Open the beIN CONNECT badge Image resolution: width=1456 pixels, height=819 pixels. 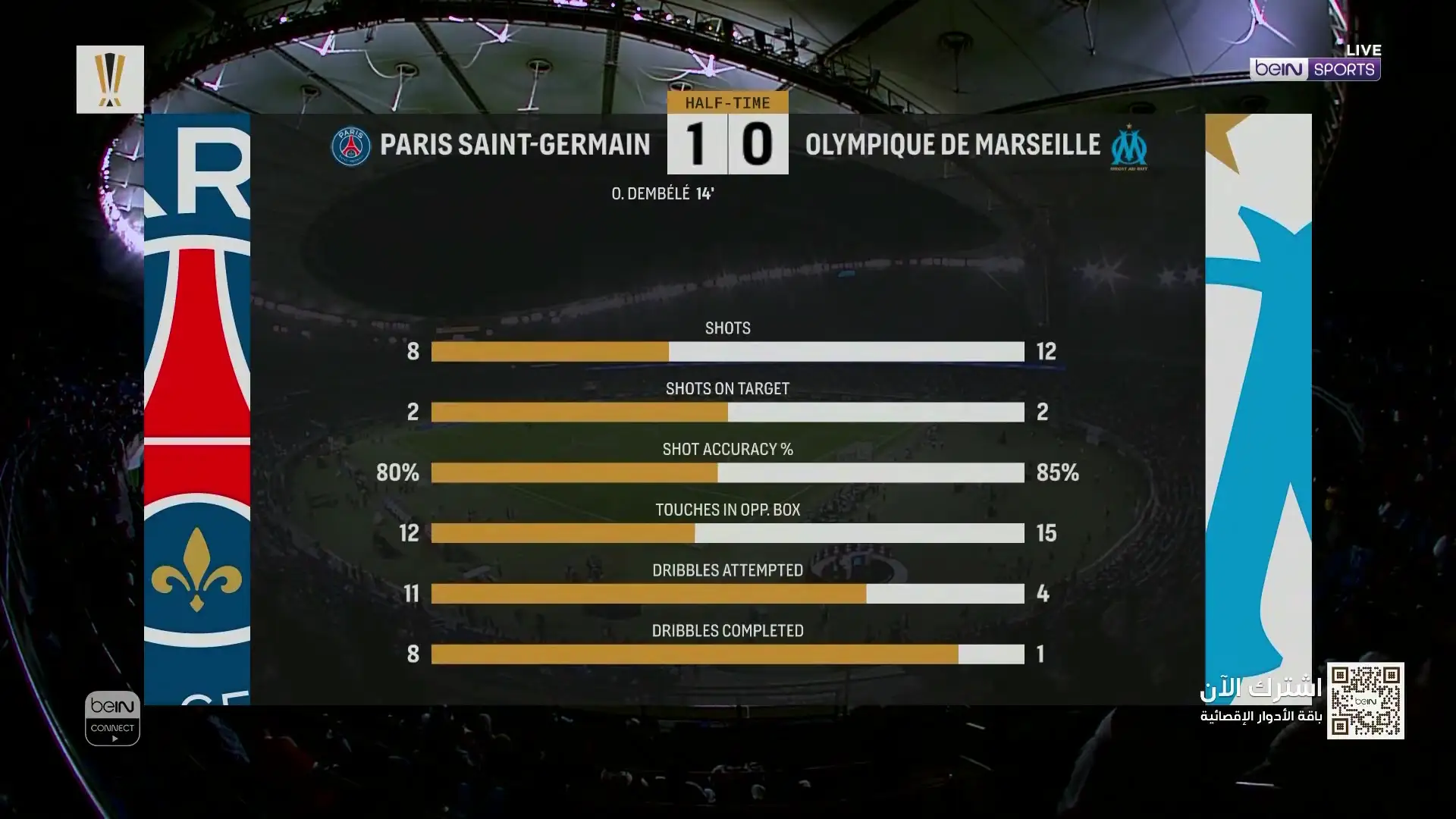click(112, 717)
